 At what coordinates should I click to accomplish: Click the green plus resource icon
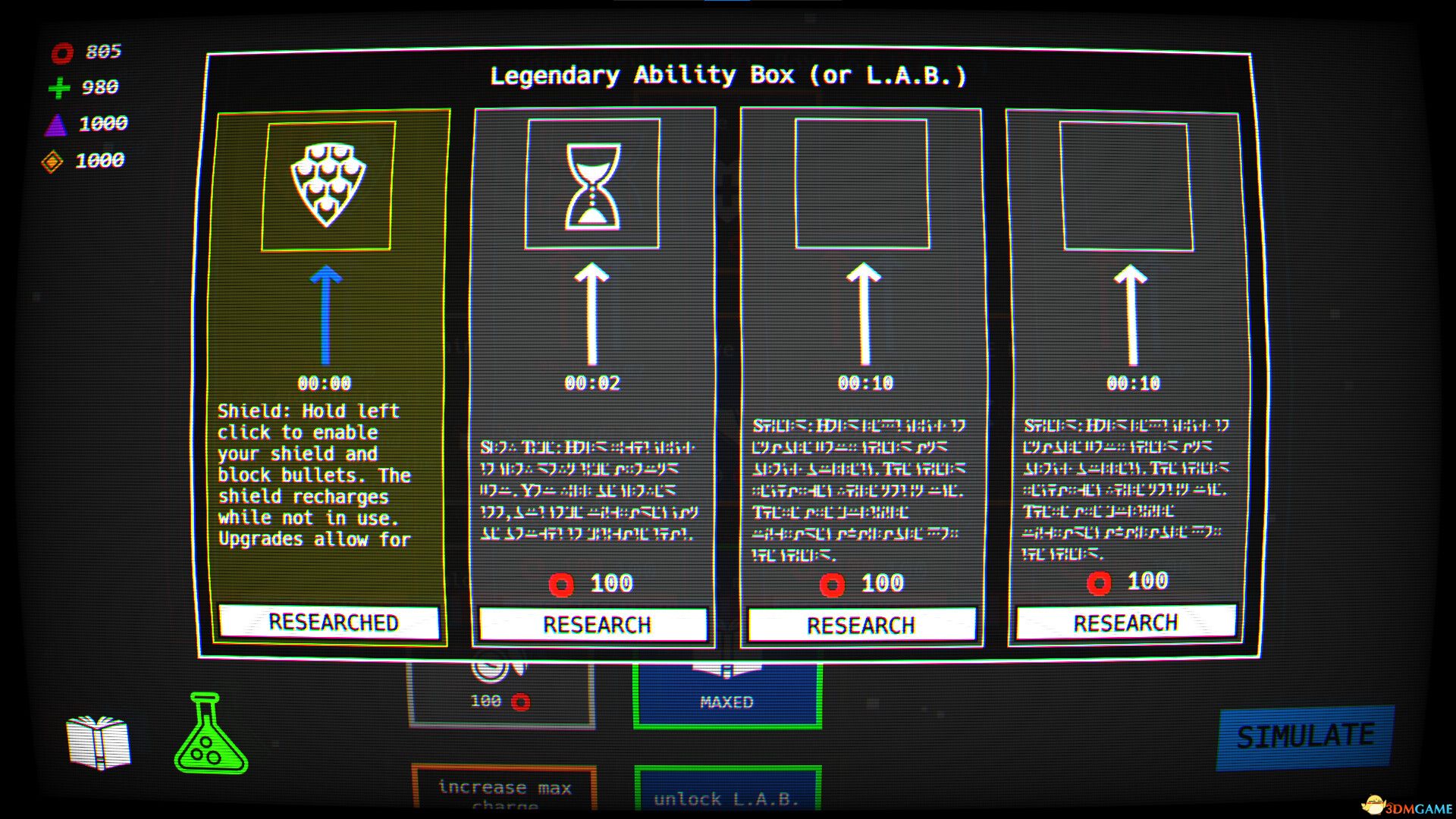tap(60, 88)
